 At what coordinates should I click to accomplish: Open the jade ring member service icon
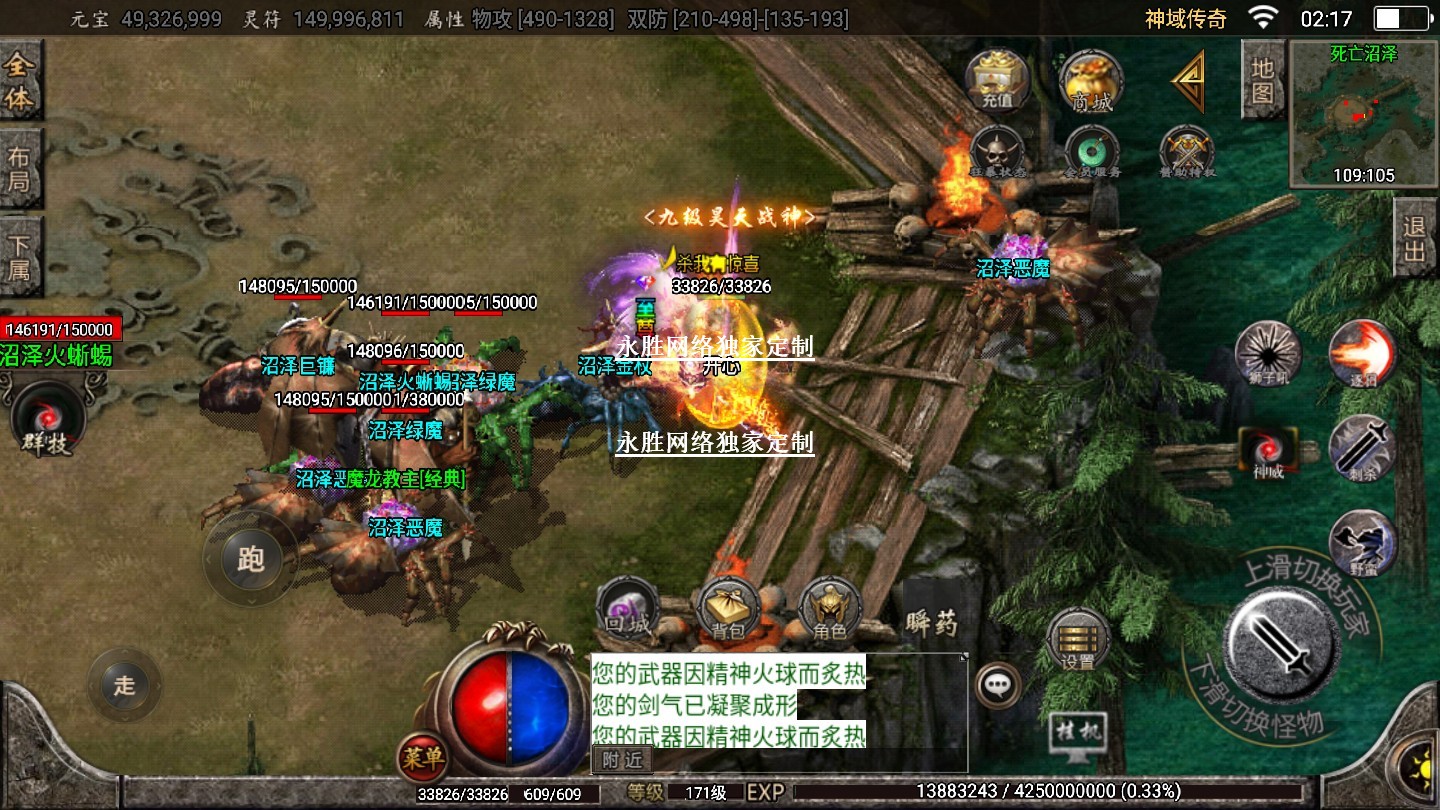(x=1091, y=153)
